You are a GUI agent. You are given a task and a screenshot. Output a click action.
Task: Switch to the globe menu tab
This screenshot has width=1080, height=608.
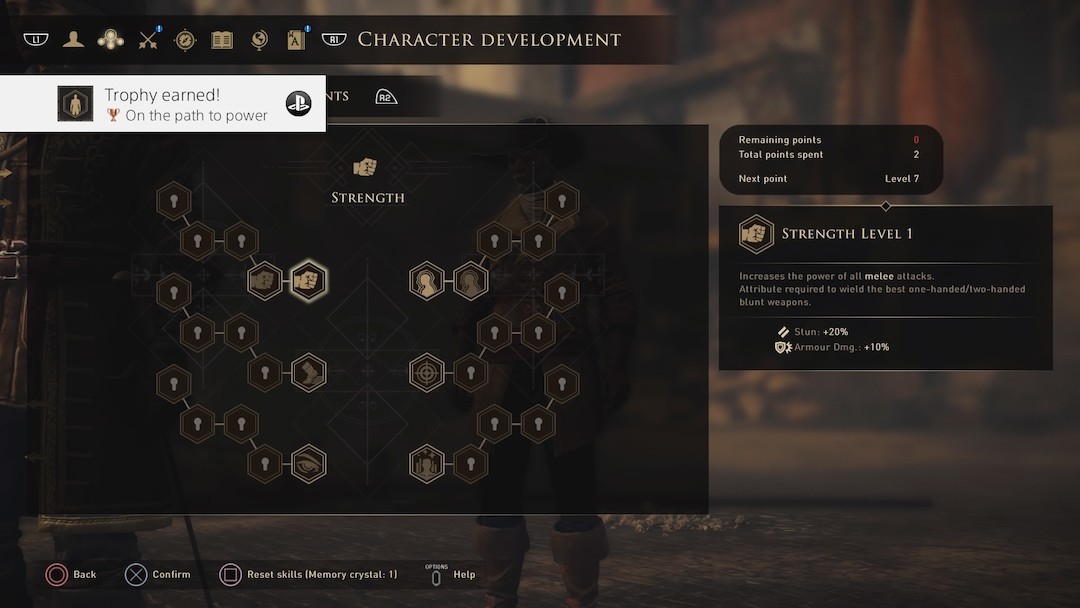click(x=259, y=40)
